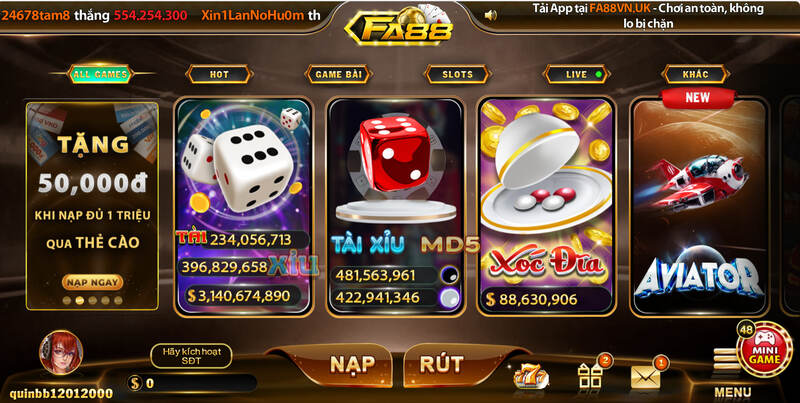Open the HOT games tab
Image resolution: width=800 pixels, height=403 pixels.
219,74
